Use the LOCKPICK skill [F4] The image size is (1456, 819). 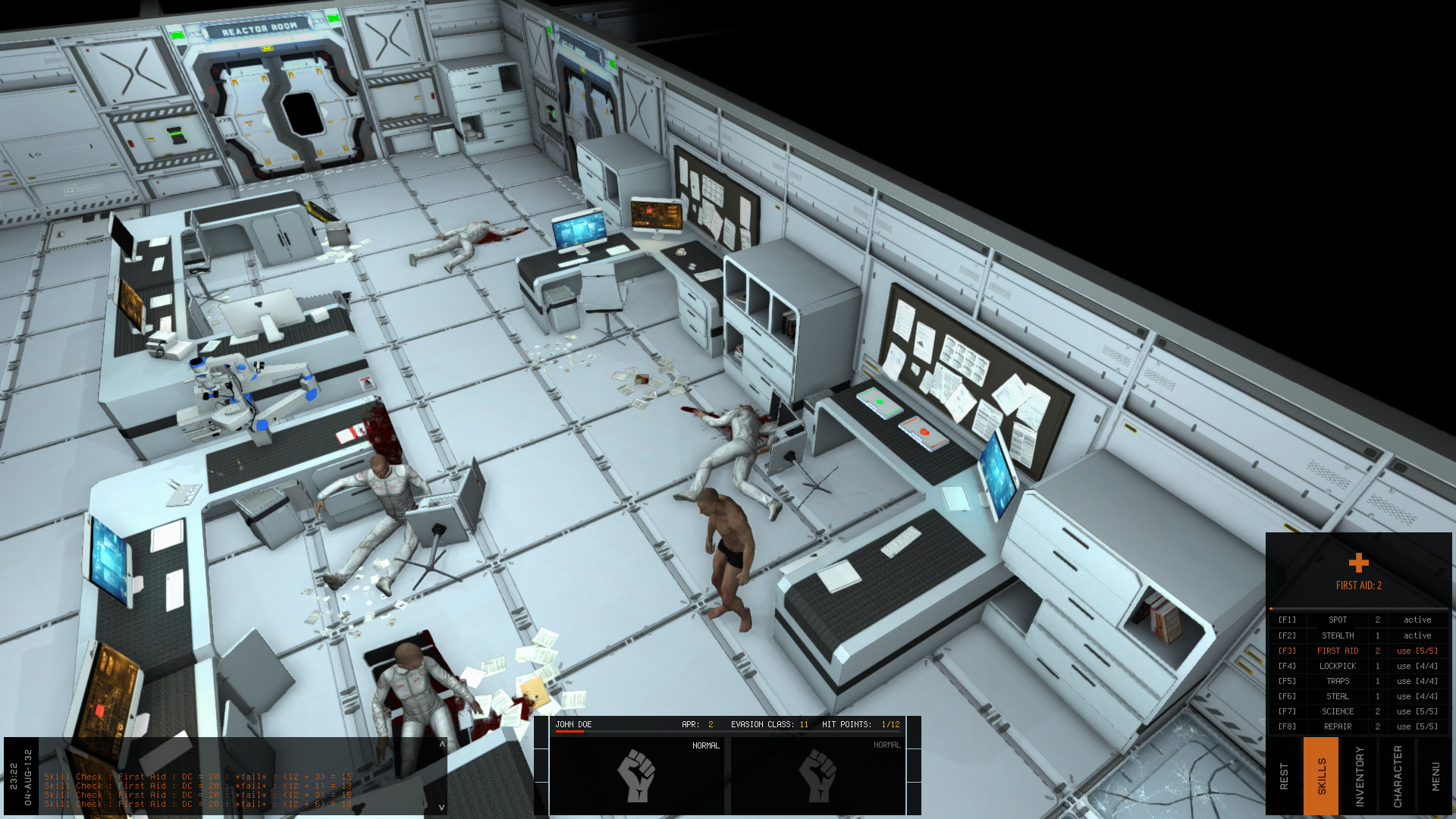(1417, 666)
